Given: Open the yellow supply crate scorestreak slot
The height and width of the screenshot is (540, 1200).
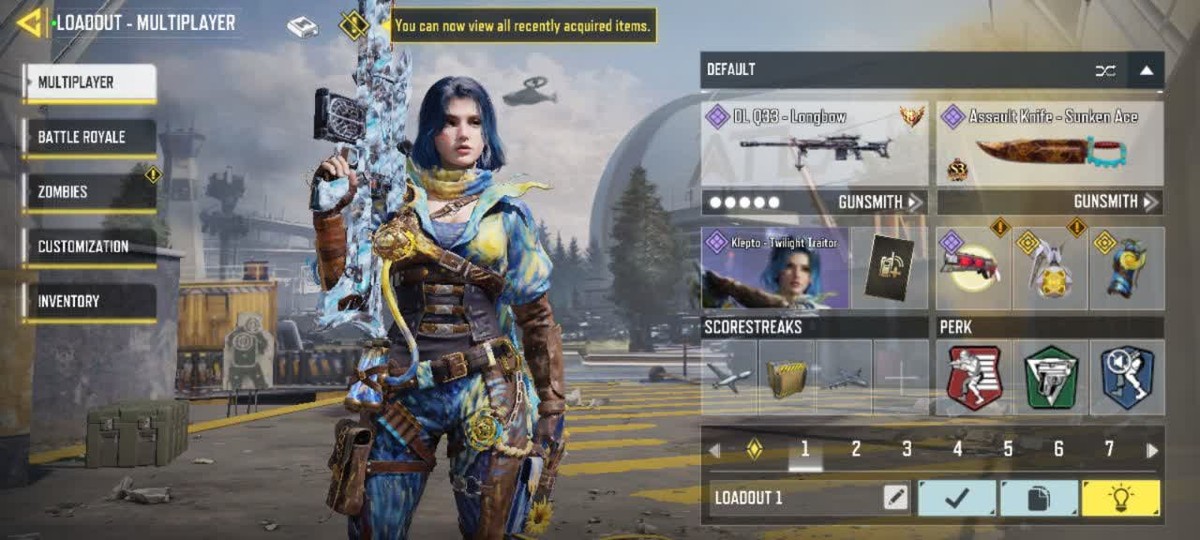Looking at the screenshot, I should [786, 377].
